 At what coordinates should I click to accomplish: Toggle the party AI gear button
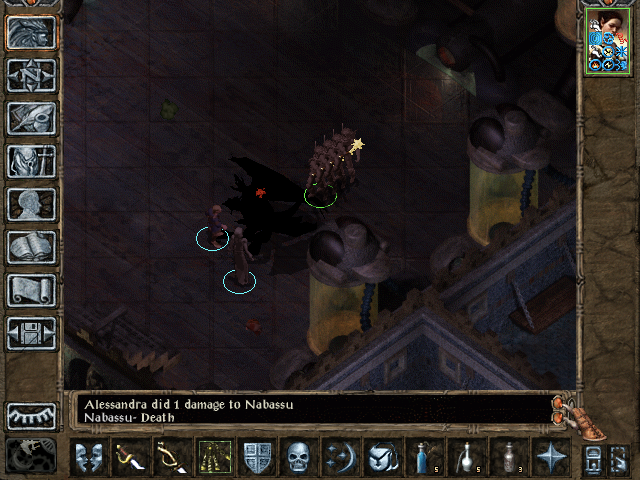click(31, 455)
